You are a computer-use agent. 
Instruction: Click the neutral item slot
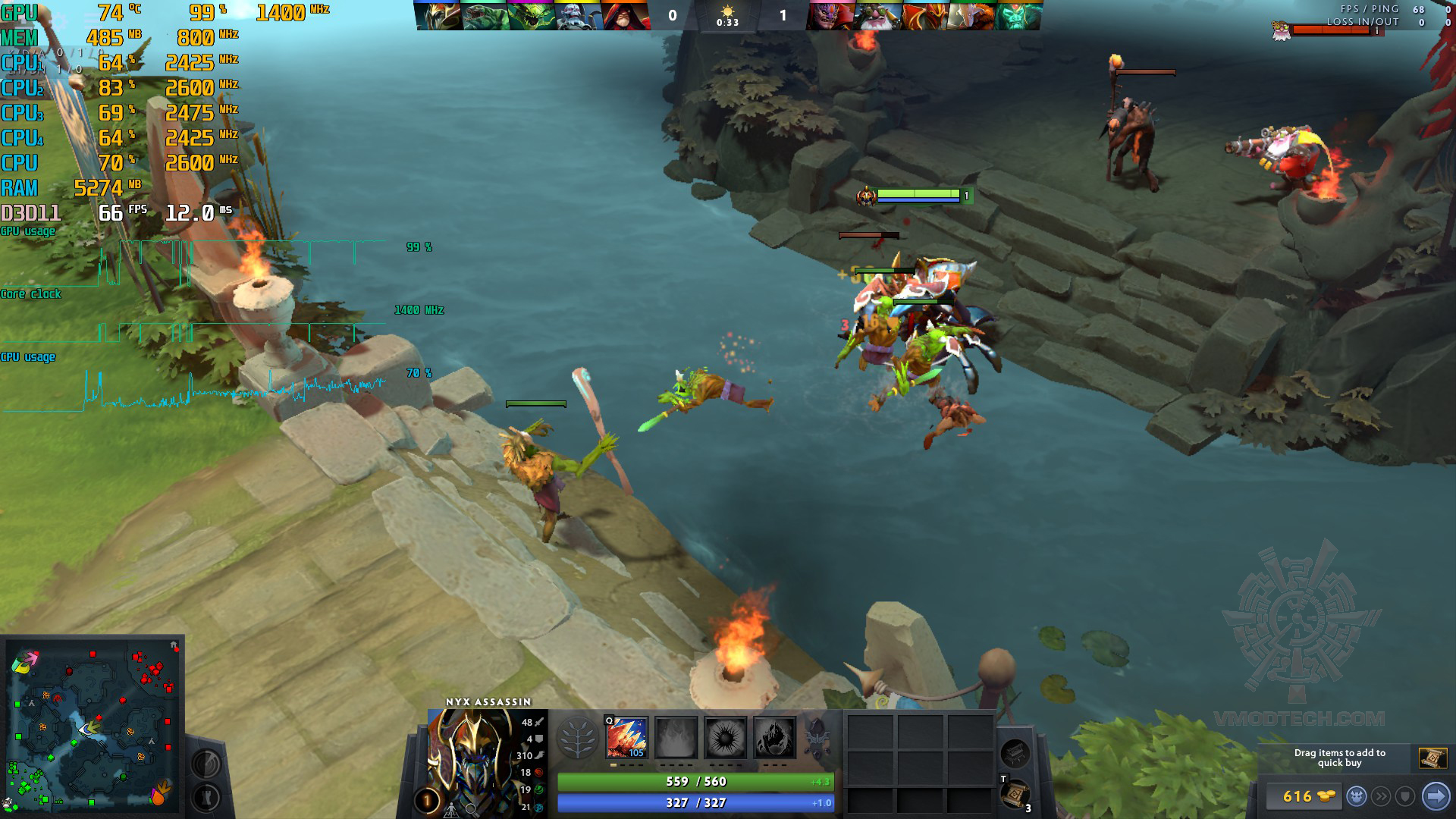tap(1014, 753)
